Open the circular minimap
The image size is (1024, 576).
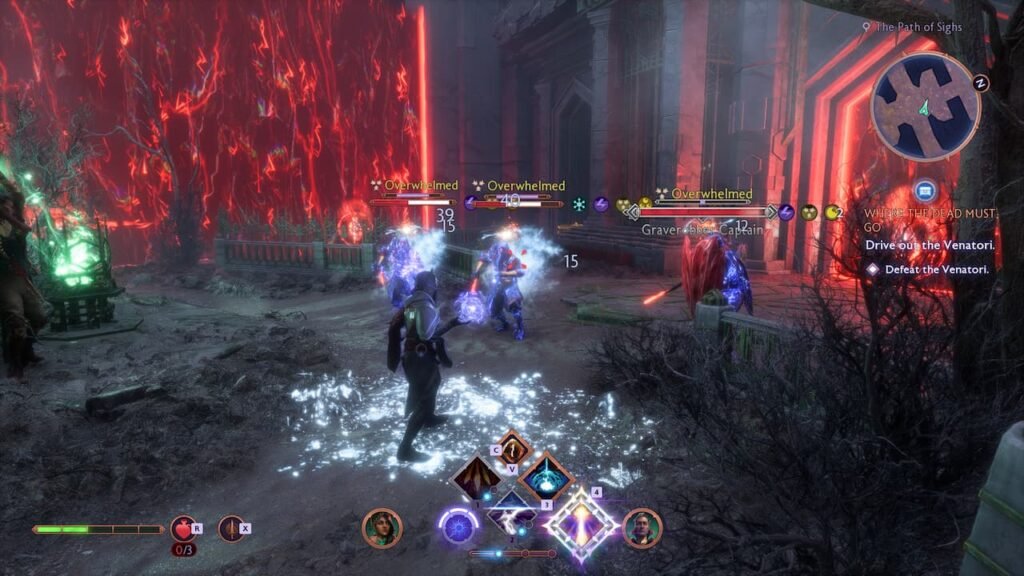click(x=925, y=107)
